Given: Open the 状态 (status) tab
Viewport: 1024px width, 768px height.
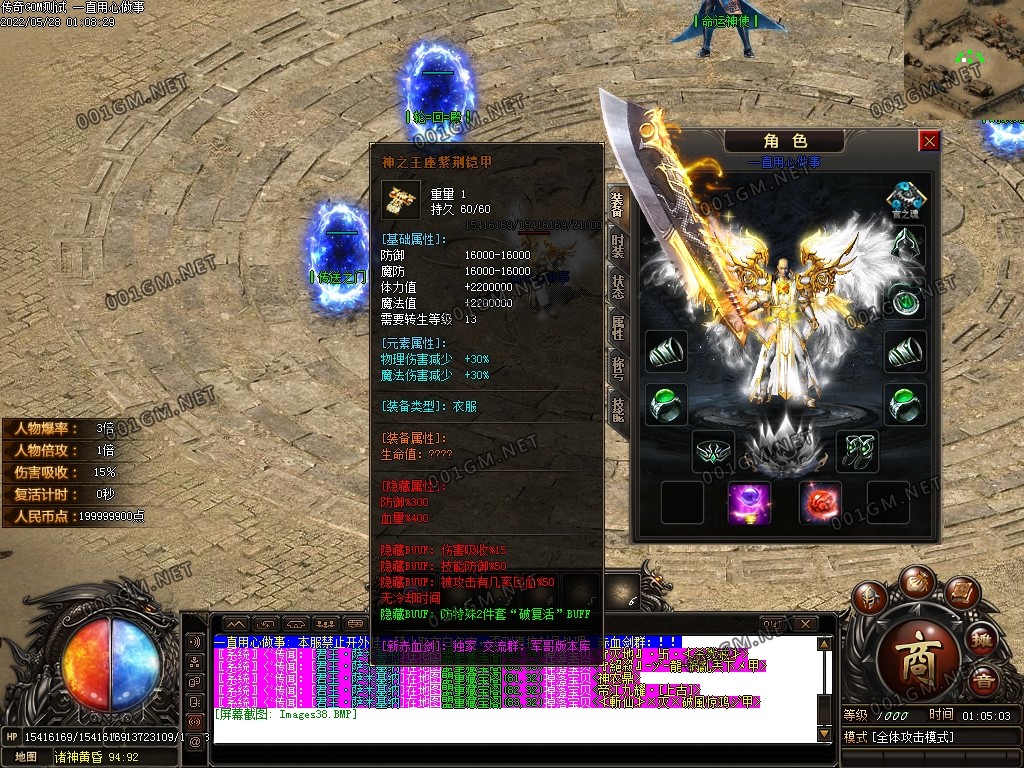Looking at the screenshot, I should (x=617, y=286).
